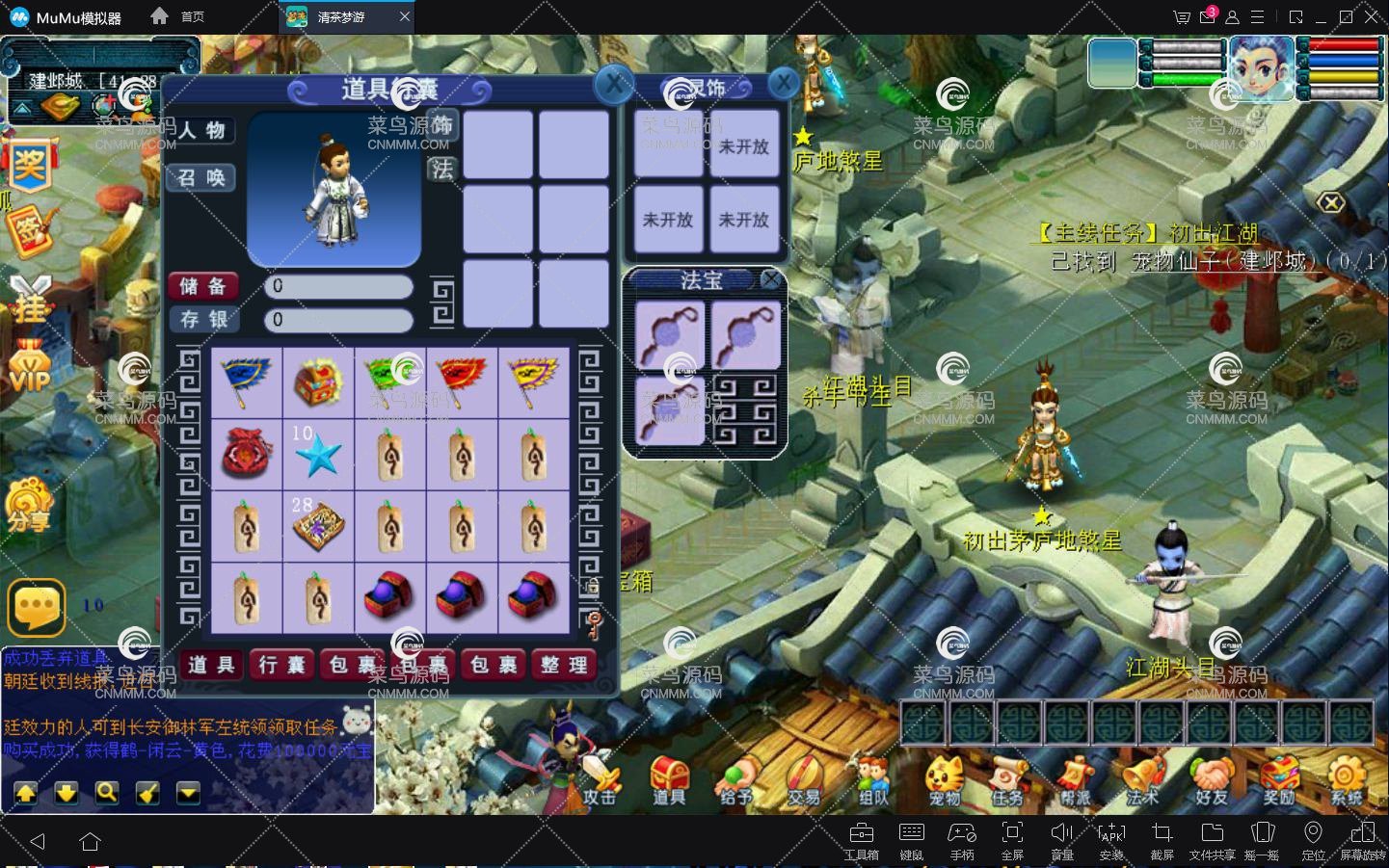
Task: Open the VIP money bag icon
Action: 29,366
